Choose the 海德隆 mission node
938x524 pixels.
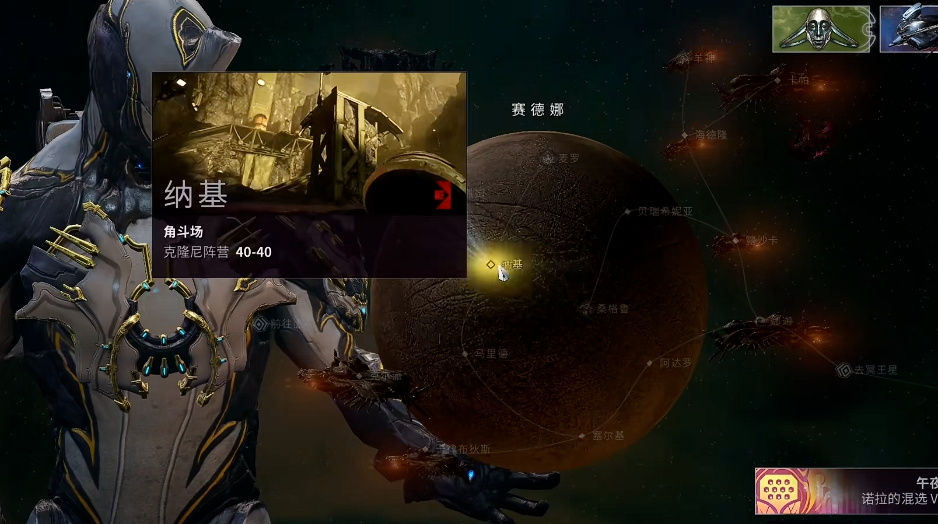686,134
